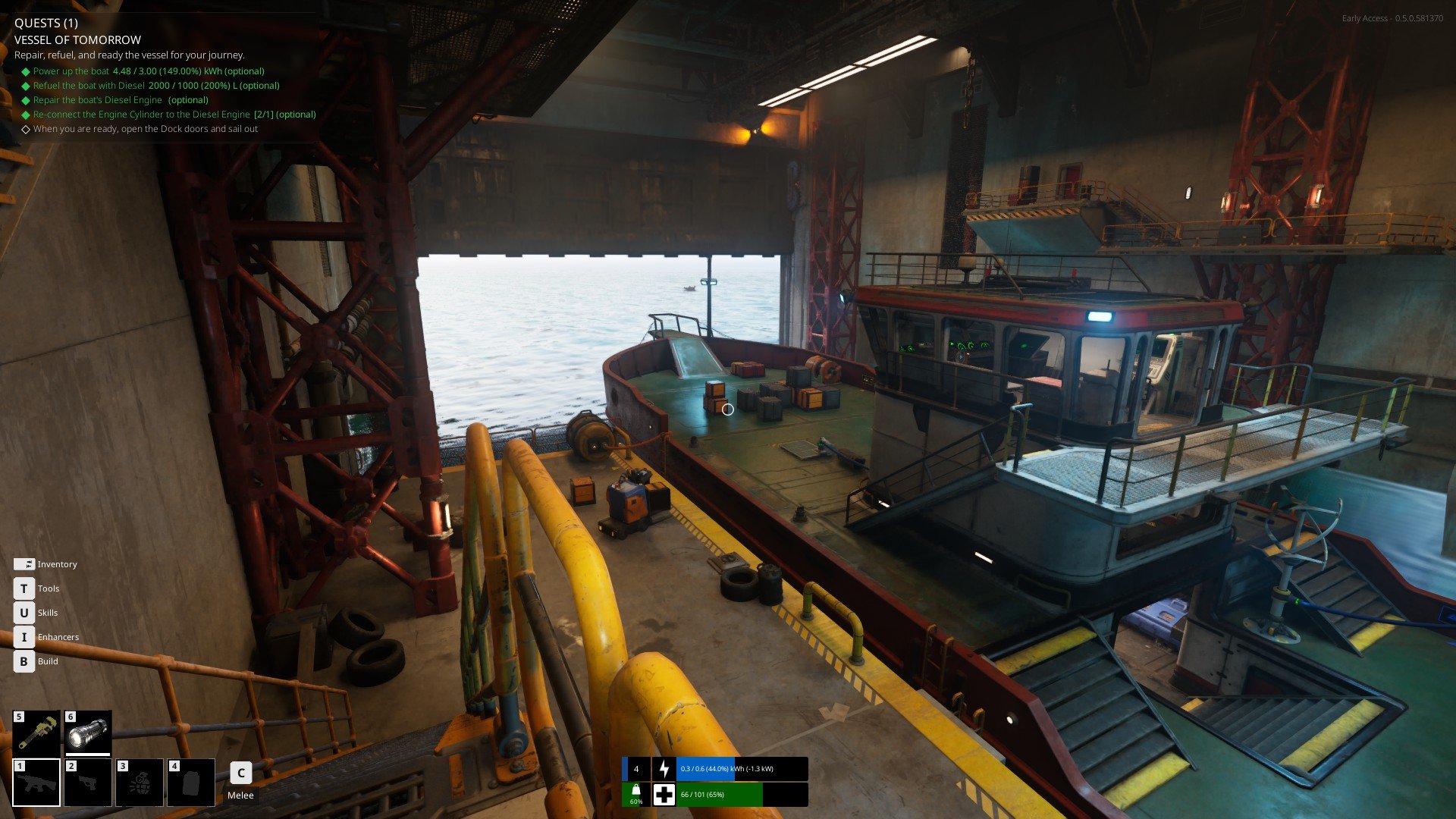Select the pipe wrench hotbar slot

[x=36, y=733]
